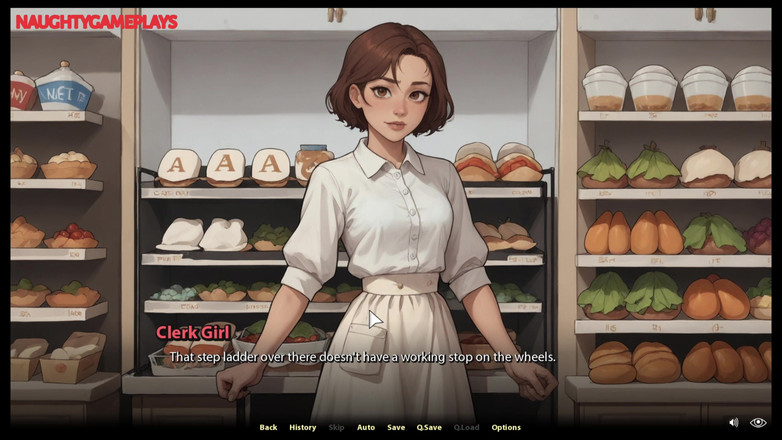Hide the interface with the eye icon
This screenshot has width=782, height=440.
click(x=758, y=423)
